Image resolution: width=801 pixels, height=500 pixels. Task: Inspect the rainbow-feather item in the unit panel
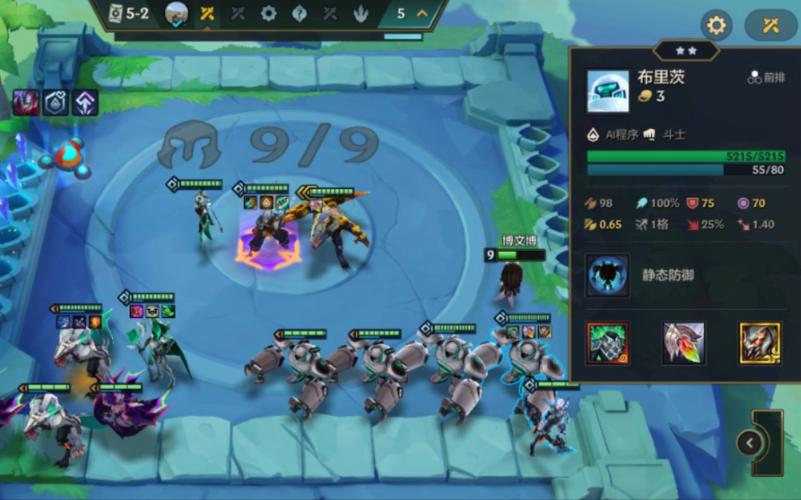(683, 343)
